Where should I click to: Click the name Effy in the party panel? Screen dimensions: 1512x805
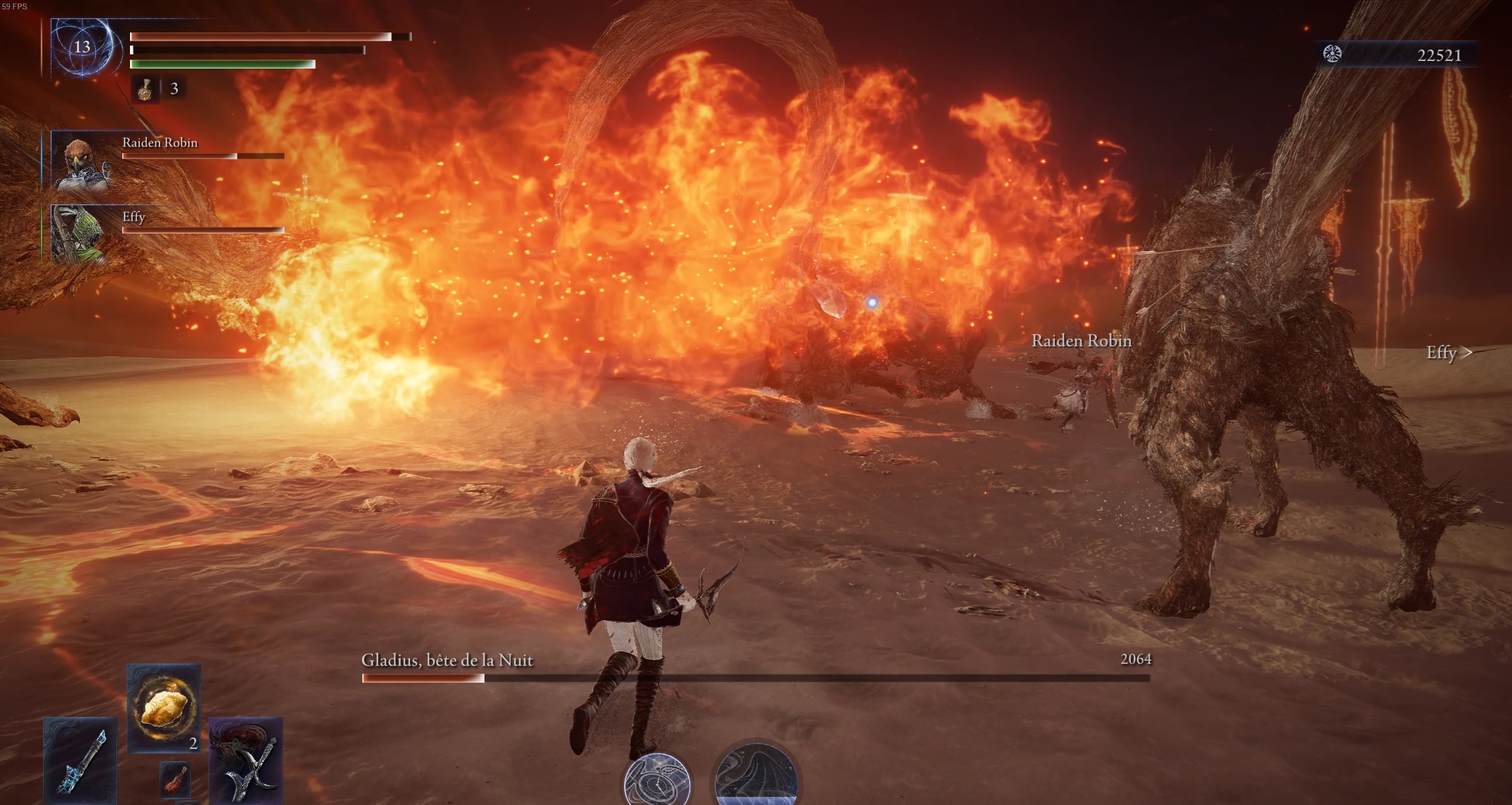[x=134, y=218]
